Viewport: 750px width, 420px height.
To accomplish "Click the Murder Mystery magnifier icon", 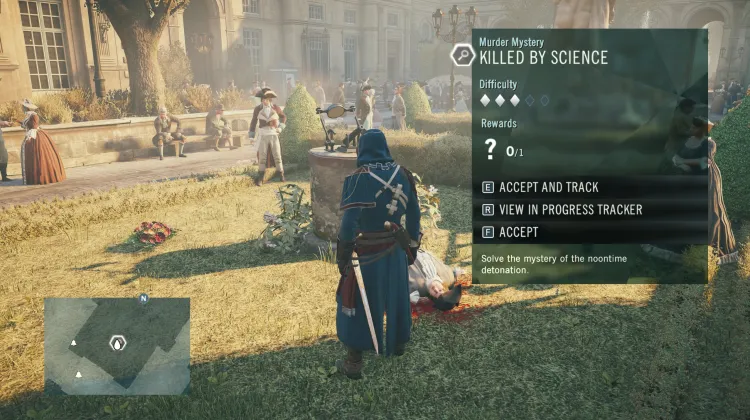I will point(462,55).
